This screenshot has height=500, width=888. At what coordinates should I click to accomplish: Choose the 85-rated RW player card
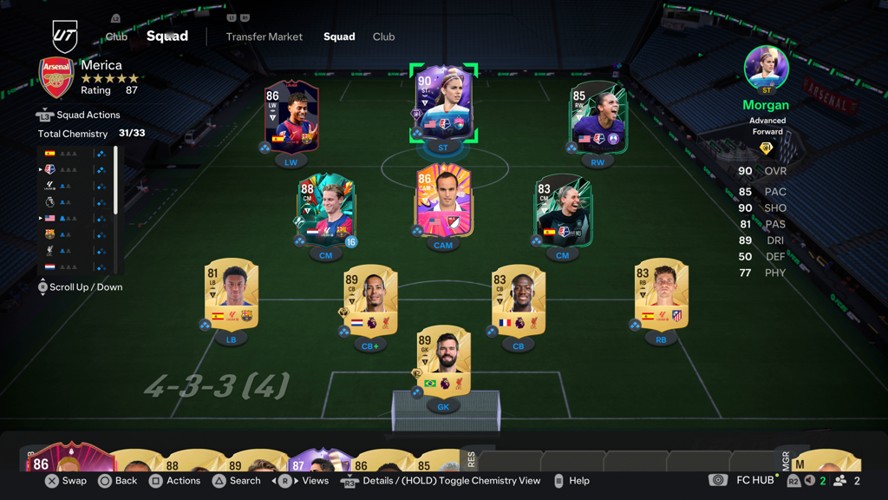pos(598,117)
